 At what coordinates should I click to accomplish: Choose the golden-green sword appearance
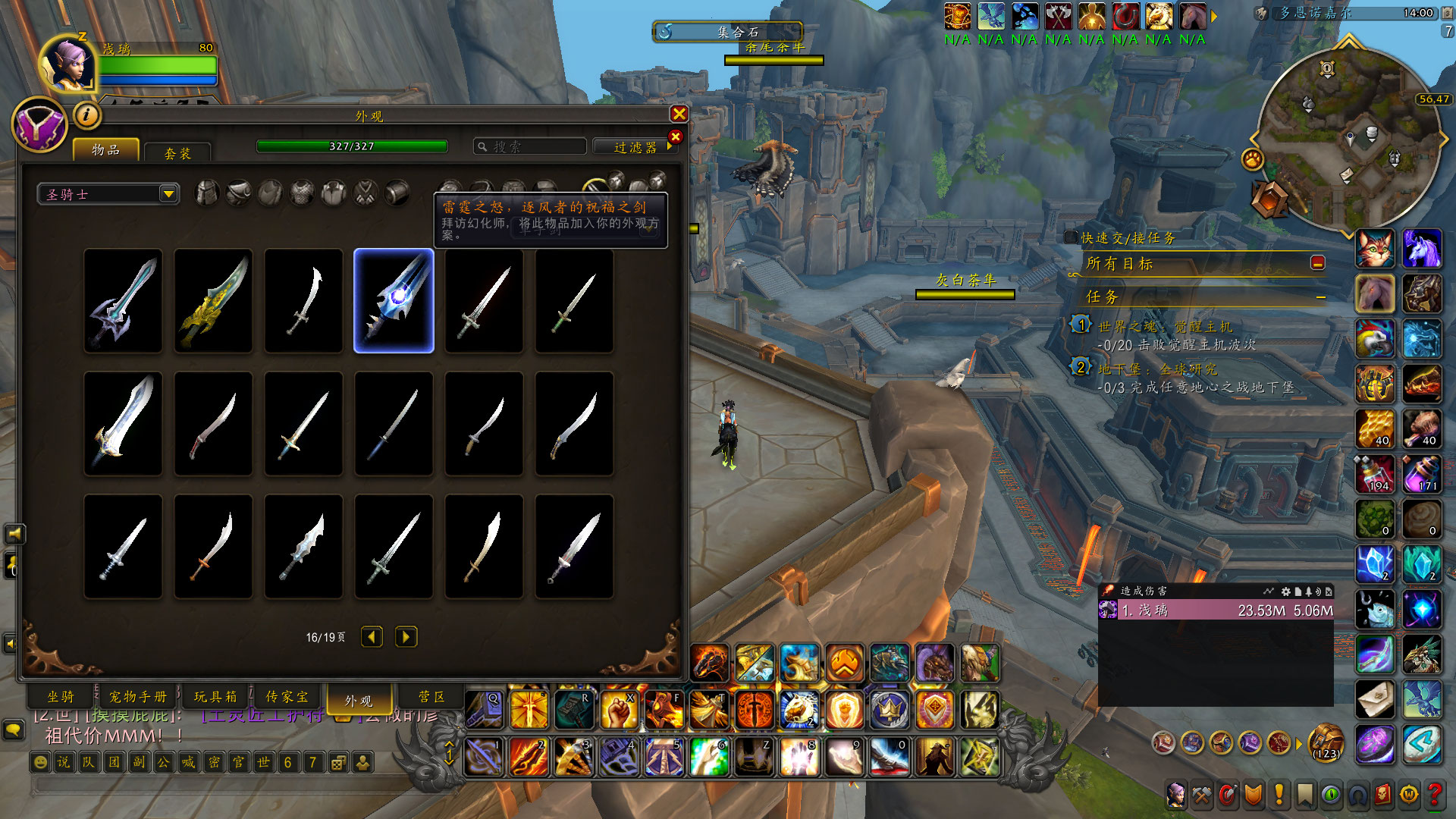[x=213, y=300]
